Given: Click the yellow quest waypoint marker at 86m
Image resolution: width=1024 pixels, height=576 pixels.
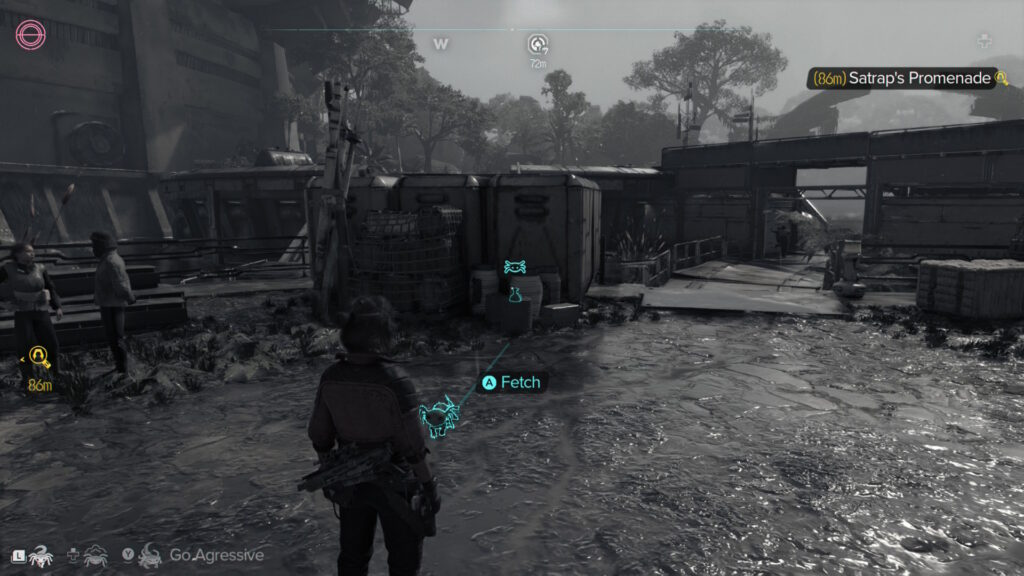Looking at the screenshot, I should coord(40,357).
